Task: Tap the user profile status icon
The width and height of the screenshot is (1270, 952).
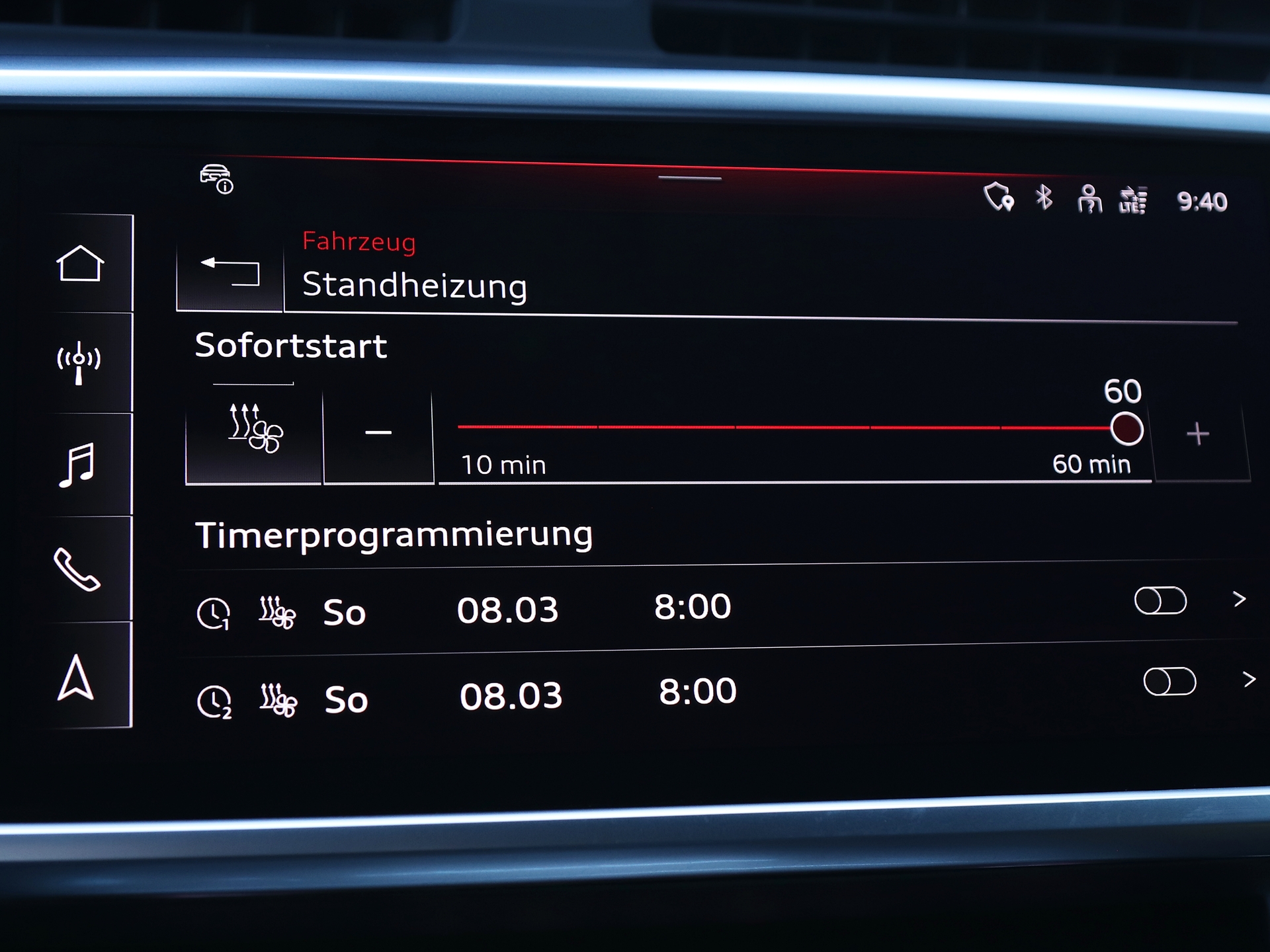Action: click(1089, 199)
